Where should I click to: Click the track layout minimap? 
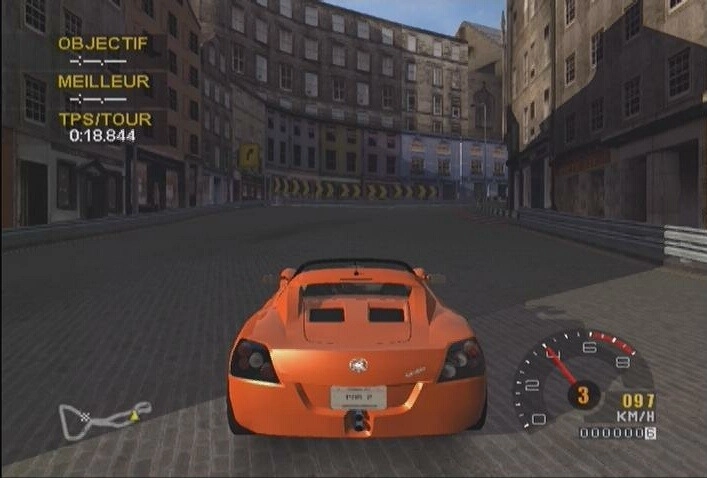(104, 418)
